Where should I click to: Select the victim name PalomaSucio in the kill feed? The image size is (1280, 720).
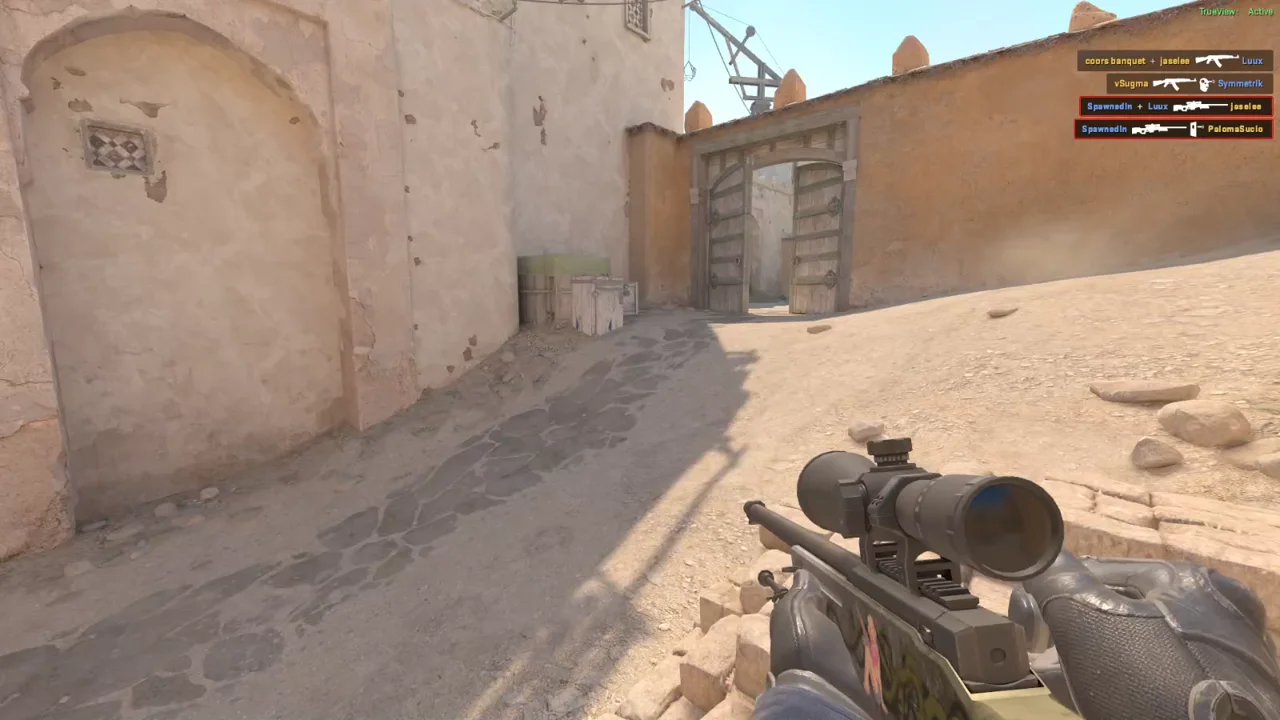click(1236, 129)
